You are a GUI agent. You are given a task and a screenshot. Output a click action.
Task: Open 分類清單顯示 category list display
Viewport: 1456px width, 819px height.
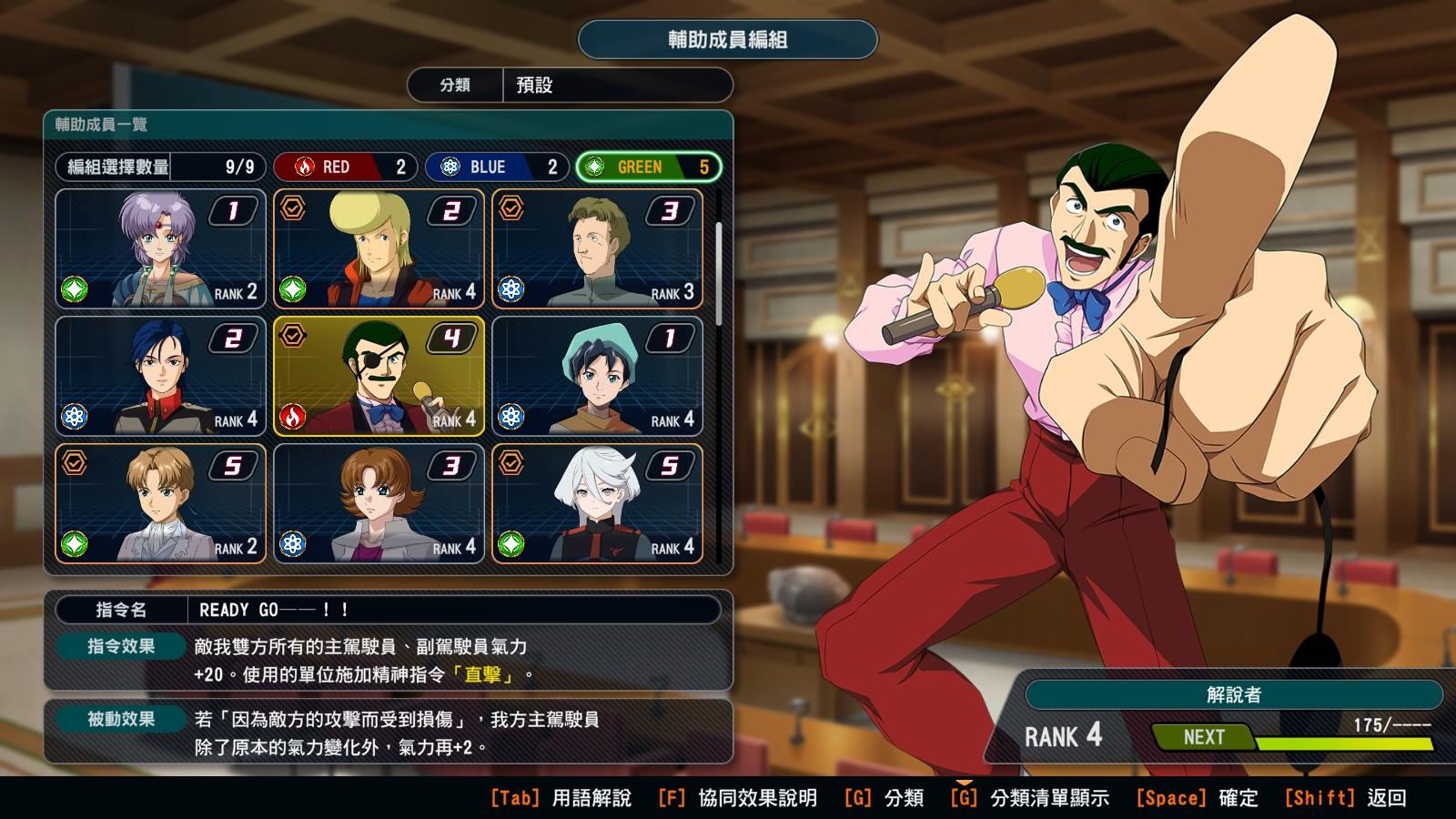click(x=1030, y=798)
